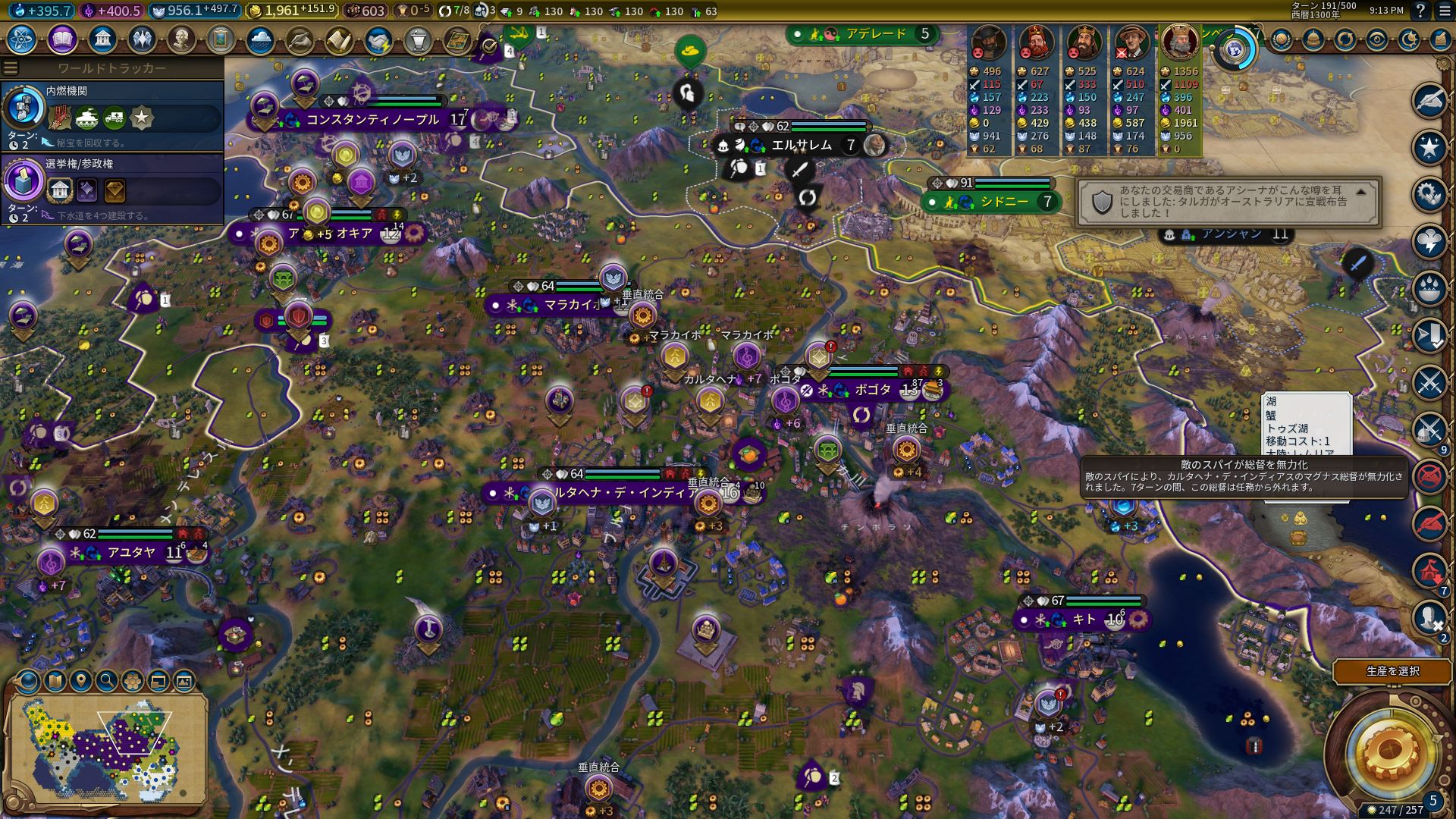Click the Select Production button

click(1392, 671)
